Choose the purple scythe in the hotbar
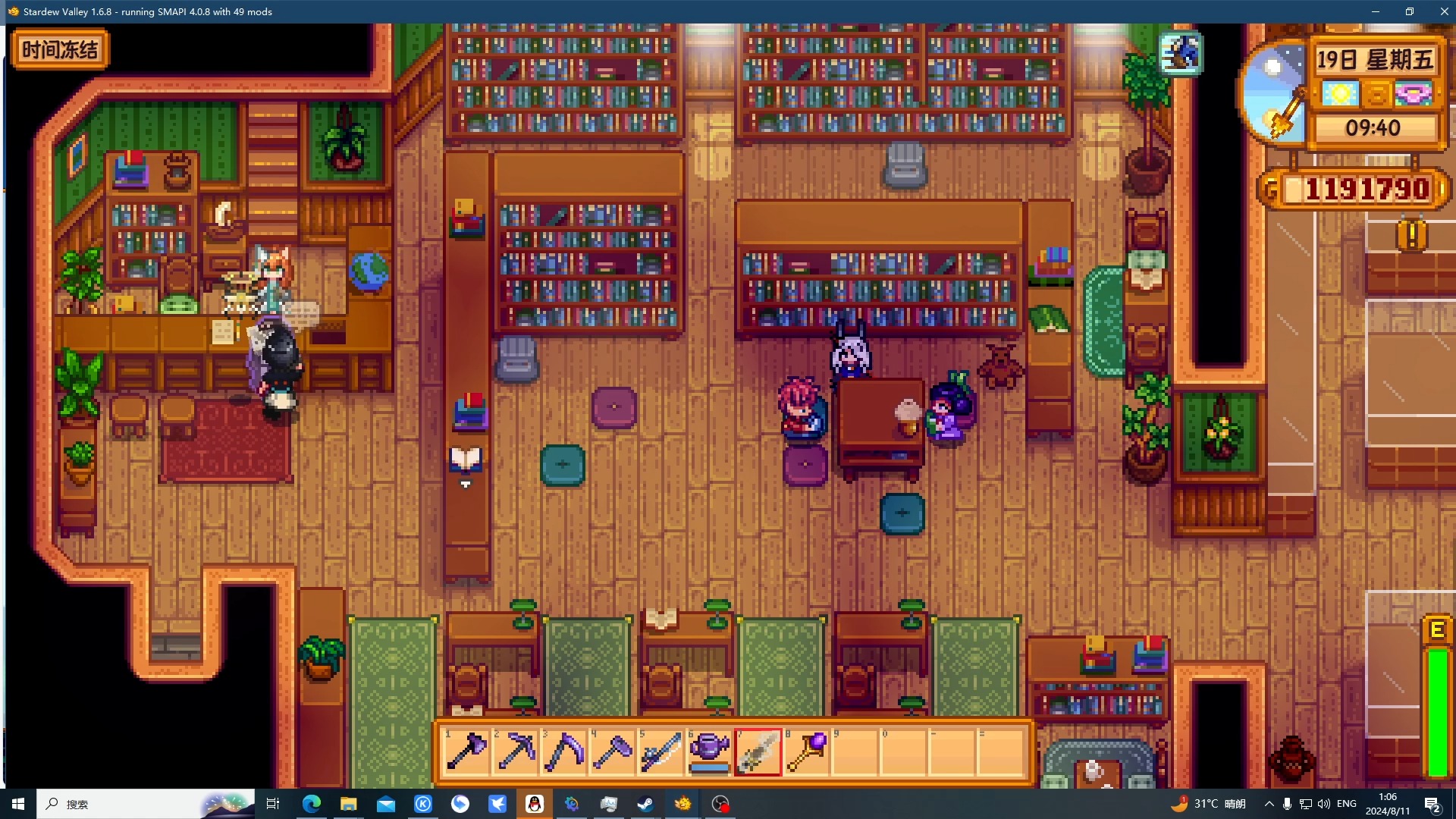Viewport: 1456px width, 819px height. [x=564, y=752]
